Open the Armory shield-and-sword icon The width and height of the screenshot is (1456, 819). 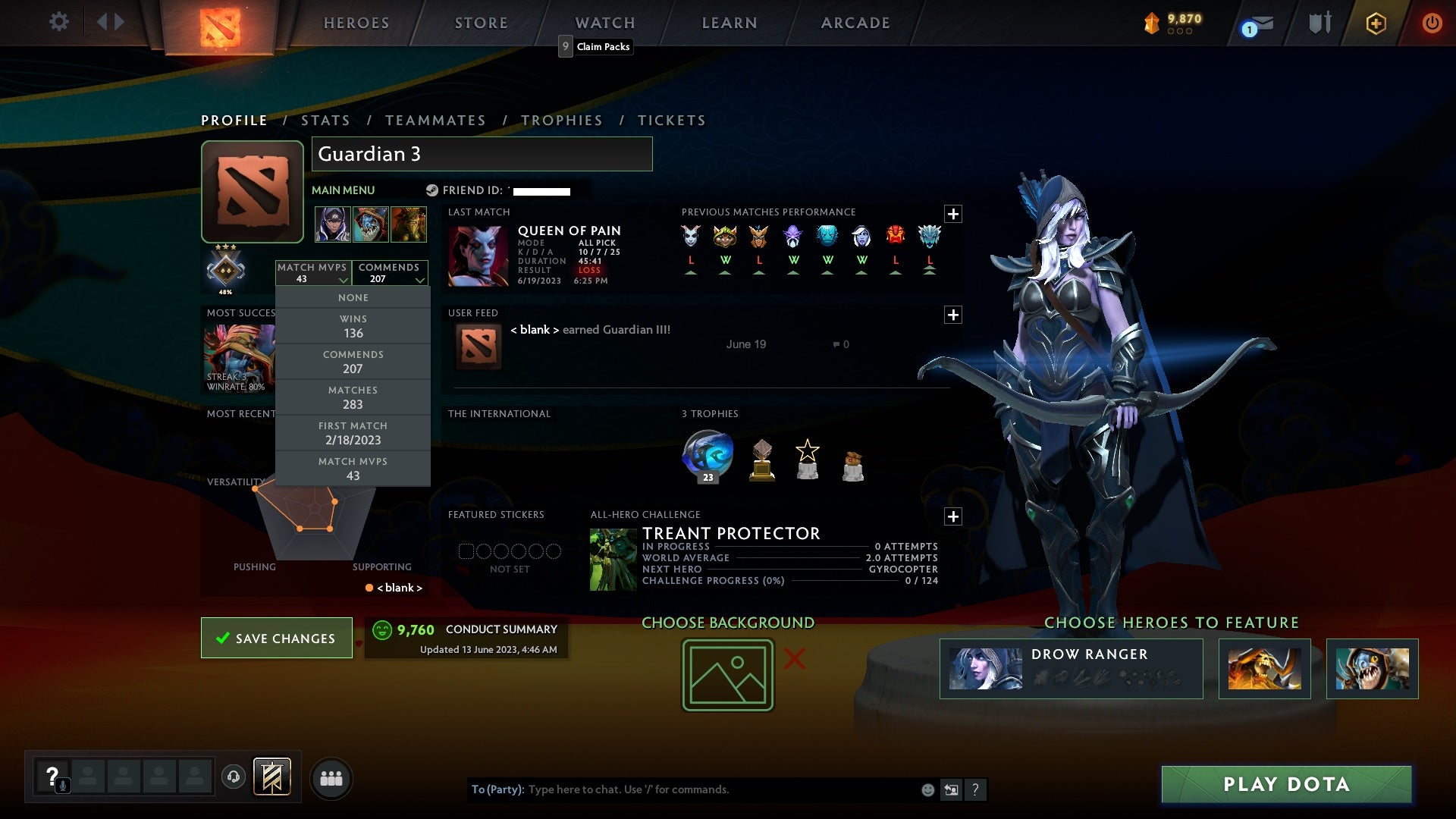pyautogui.click(x=1319, y=23)
